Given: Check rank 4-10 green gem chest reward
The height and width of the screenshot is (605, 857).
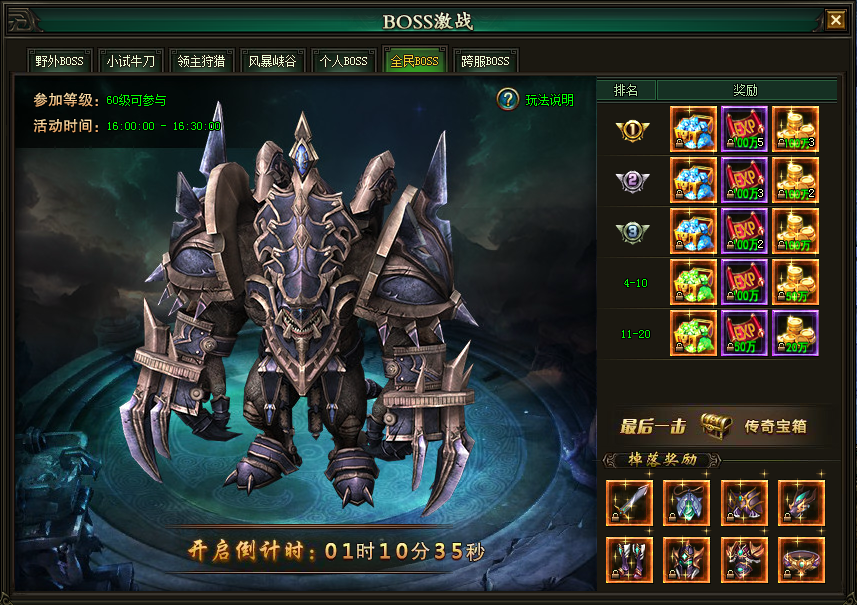Looking at the screenshot, I should point(693,282).
